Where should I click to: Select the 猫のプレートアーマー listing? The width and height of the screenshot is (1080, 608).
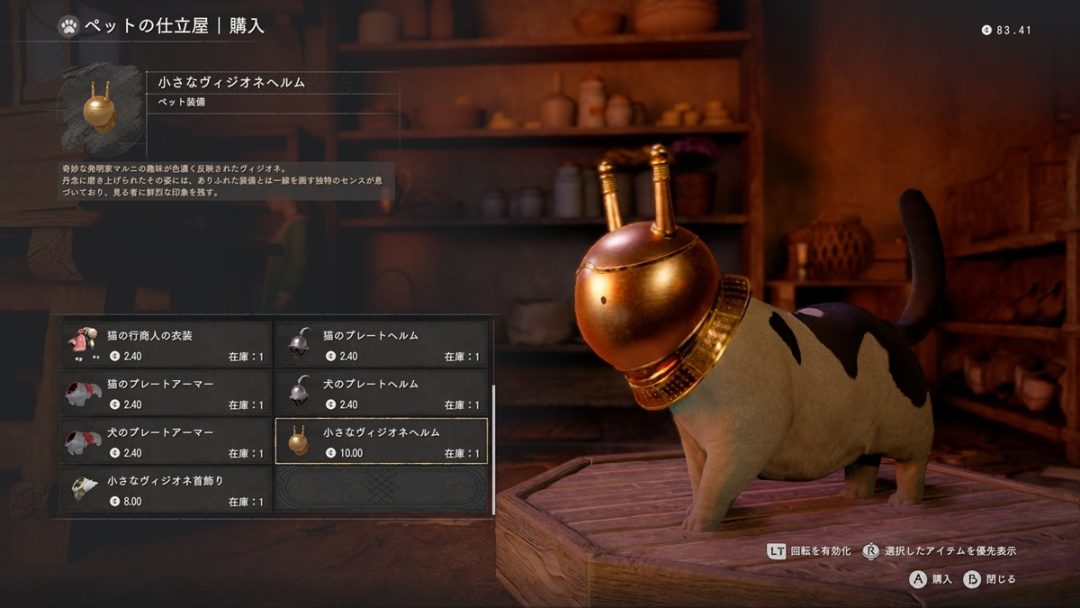pos(166,393)
